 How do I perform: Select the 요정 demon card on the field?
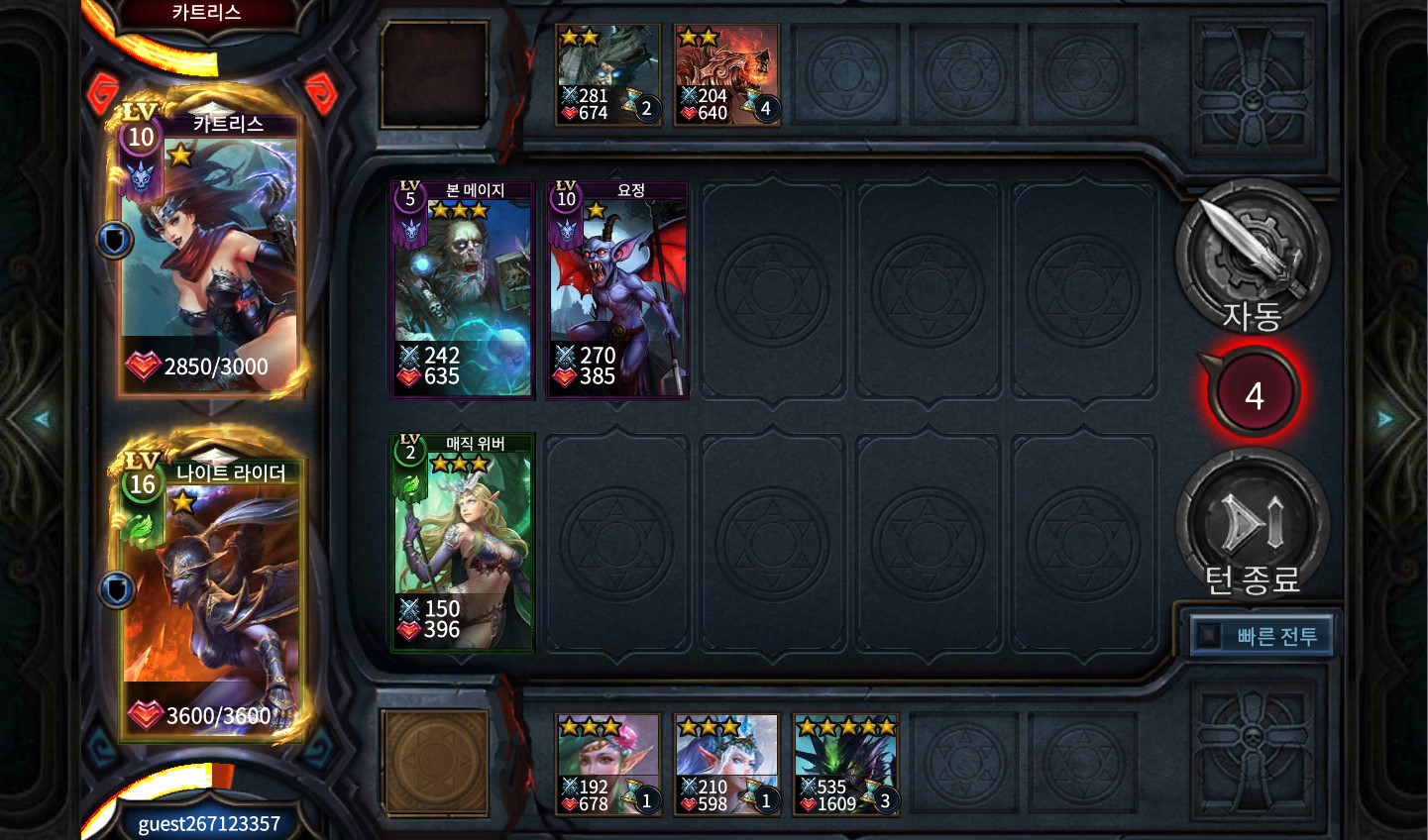[617, 290]
